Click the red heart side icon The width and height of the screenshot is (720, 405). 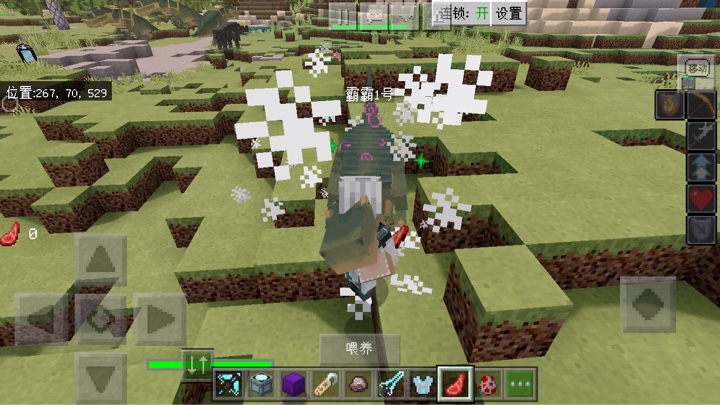[x=700, y=197]
